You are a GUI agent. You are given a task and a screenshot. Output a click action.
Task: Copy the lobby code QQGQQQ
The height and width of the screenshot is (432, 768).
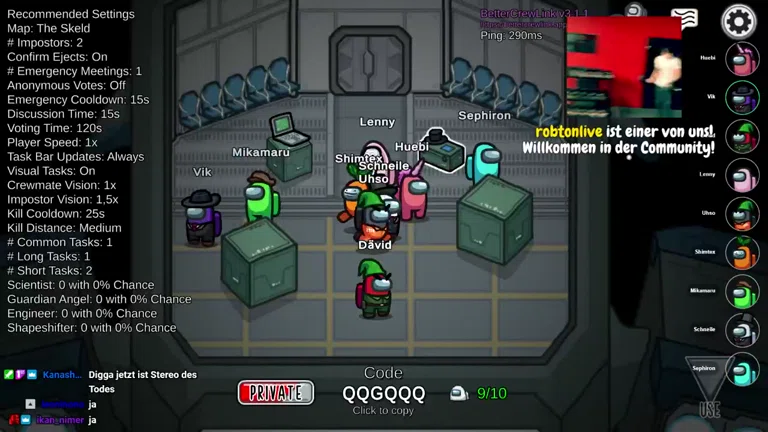point(384,393)
